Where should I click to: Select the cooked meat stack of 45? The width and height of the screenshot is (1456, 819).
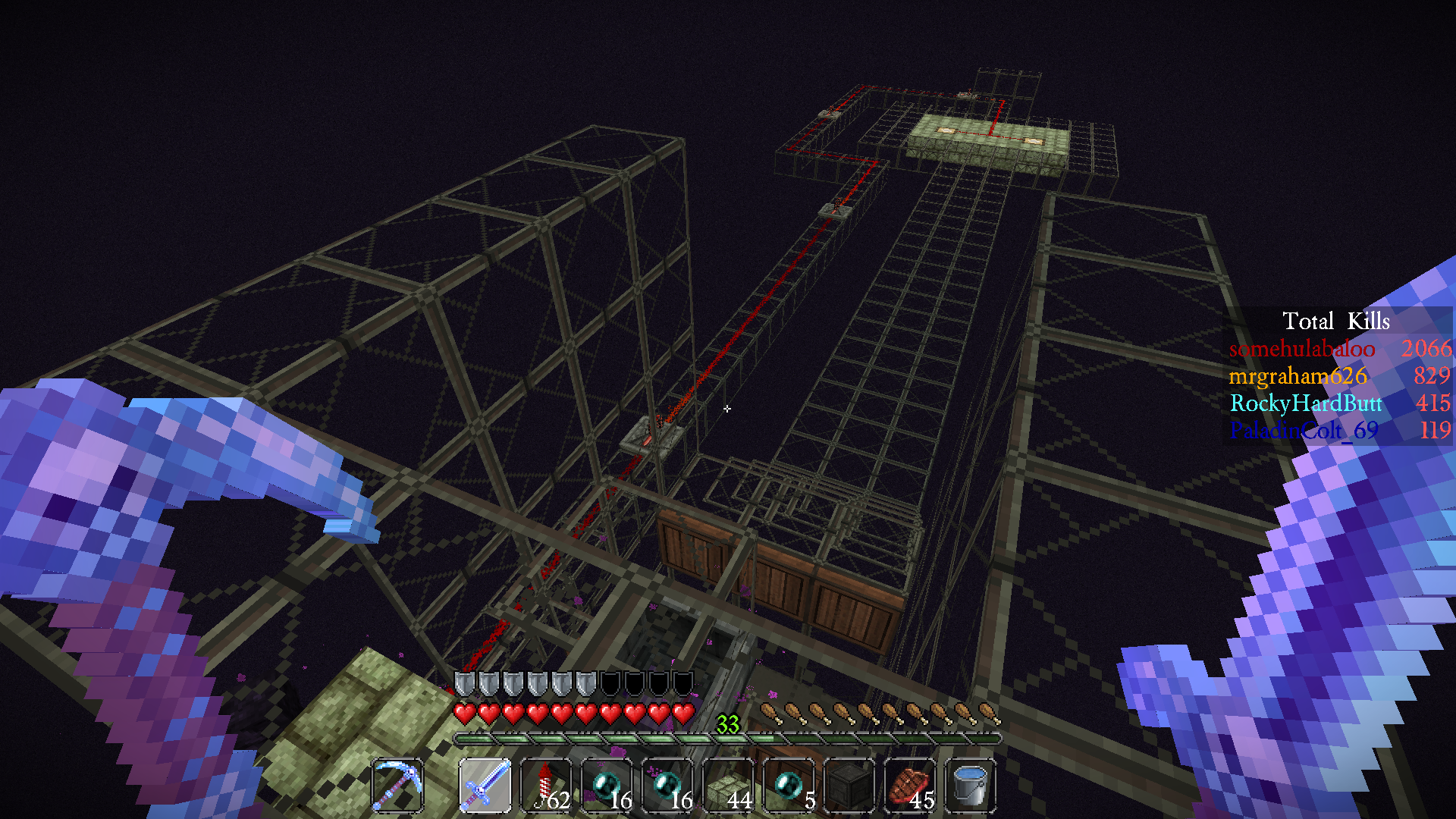click(x=910, y=785)
